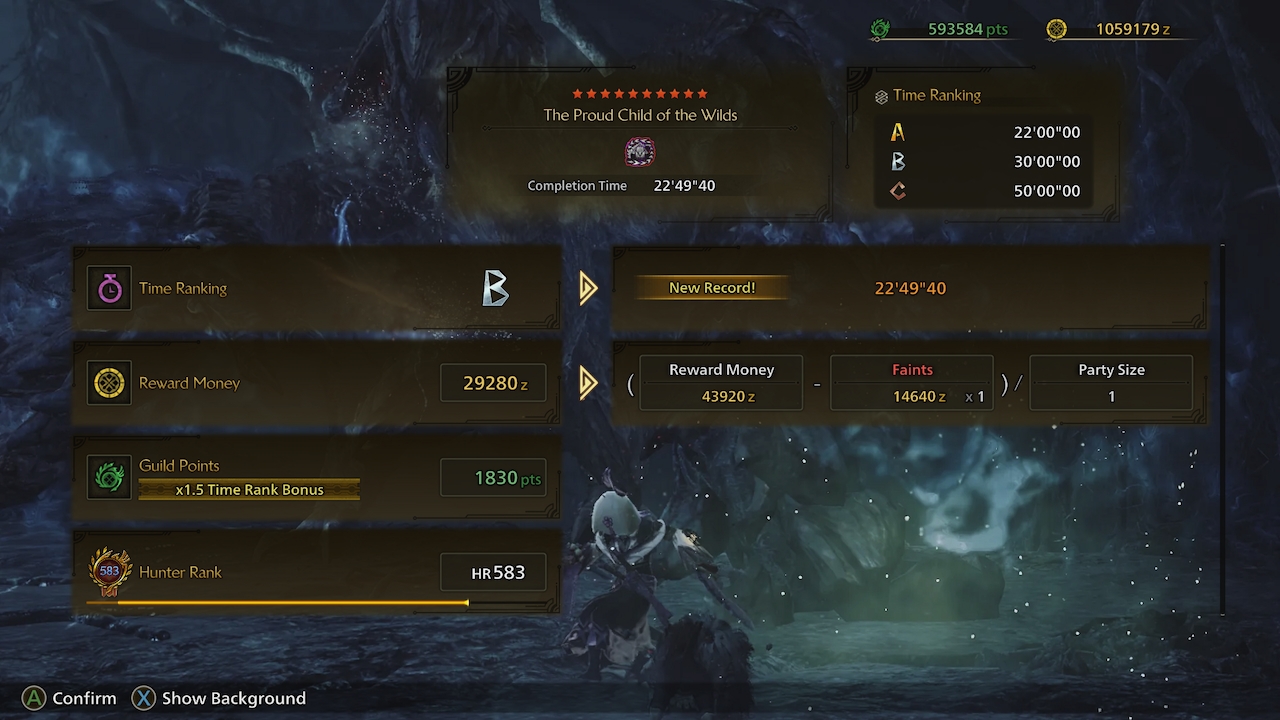Select the Guild Points result row
This screenshot has width=1280, height=720.
point(316,478)
